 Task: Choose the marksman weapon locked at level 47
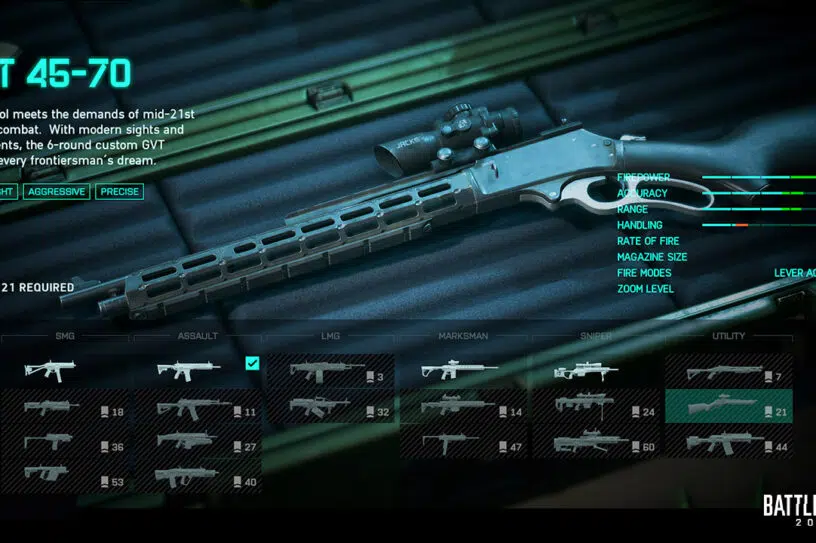click(x=462, y=443)
